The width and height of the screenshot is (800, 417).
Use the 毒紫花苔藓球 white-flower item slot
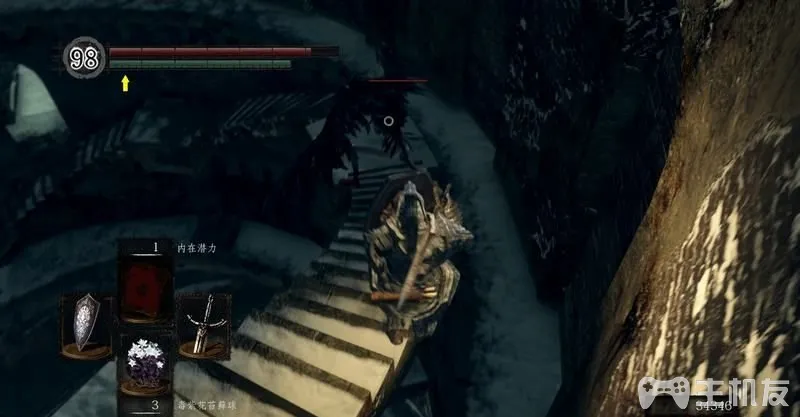(144, 362)
